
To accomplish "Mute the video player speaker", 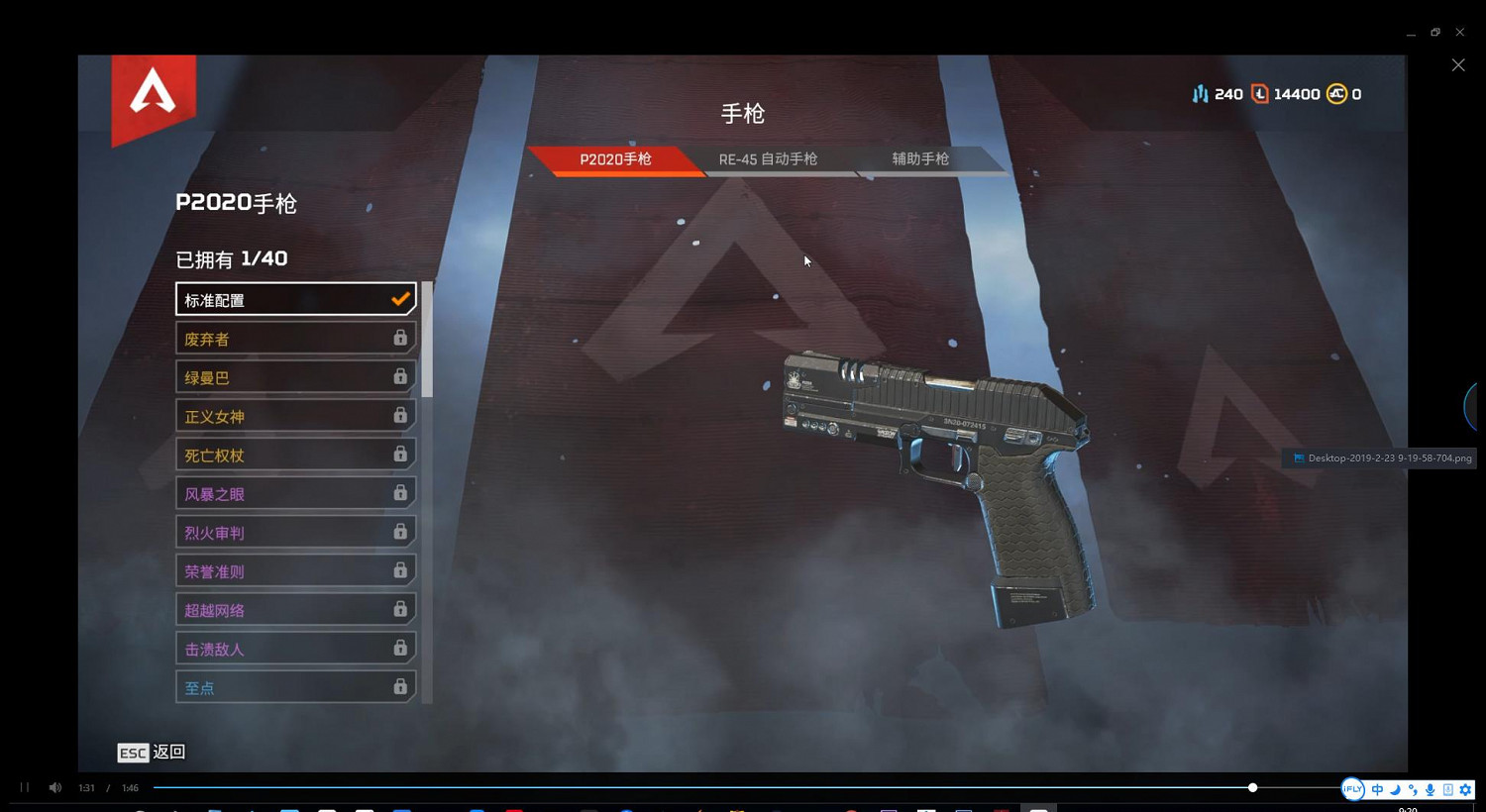I will 54,787.
